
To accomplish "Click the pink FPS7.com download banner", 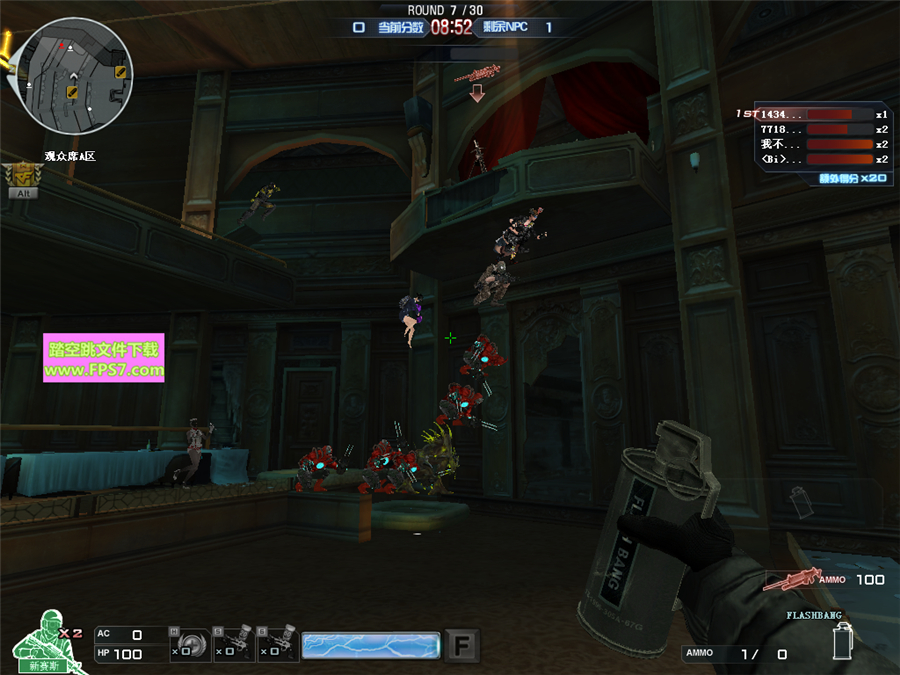I will pos(103,359).
